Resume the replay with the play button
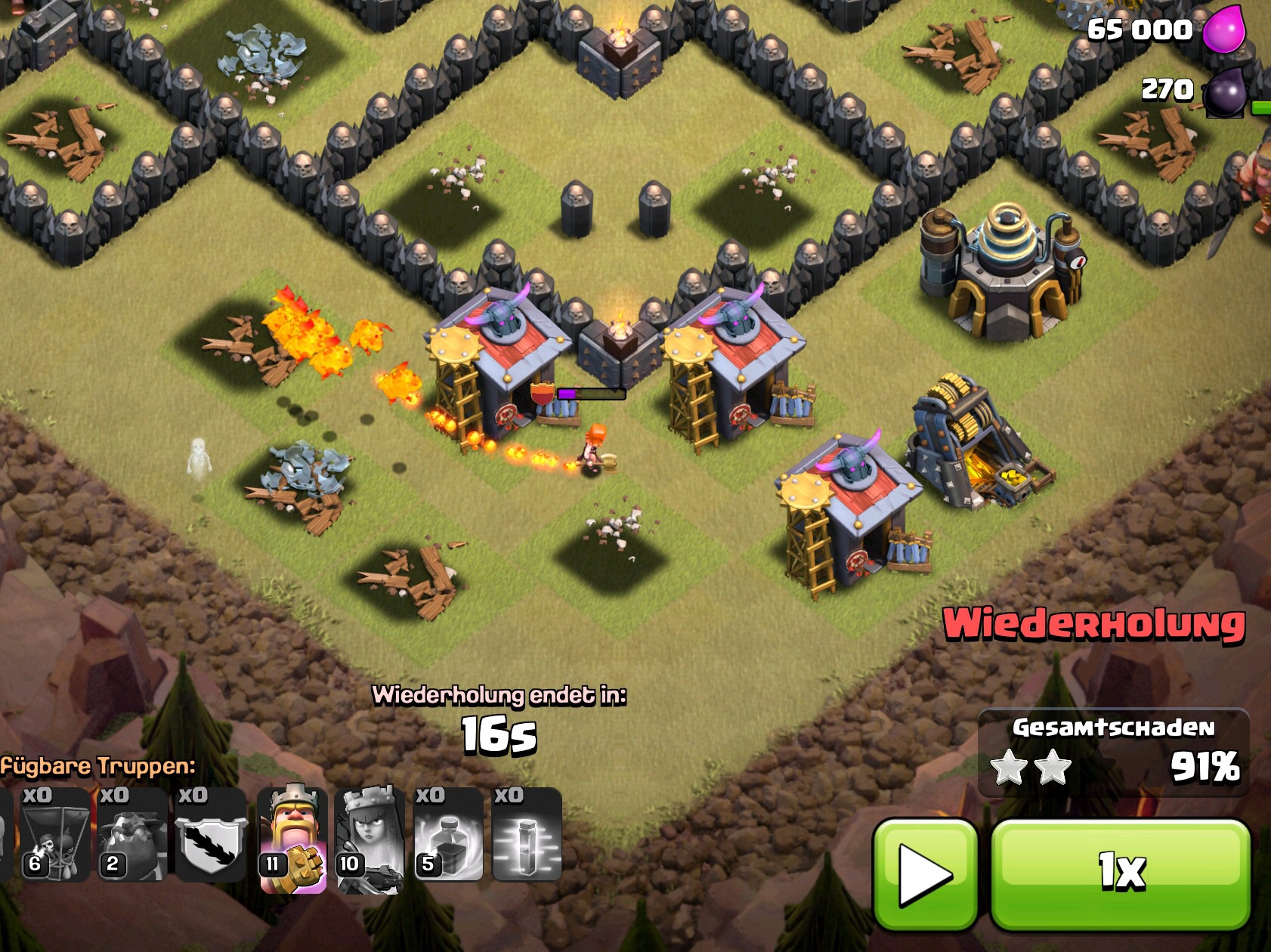 925,874
